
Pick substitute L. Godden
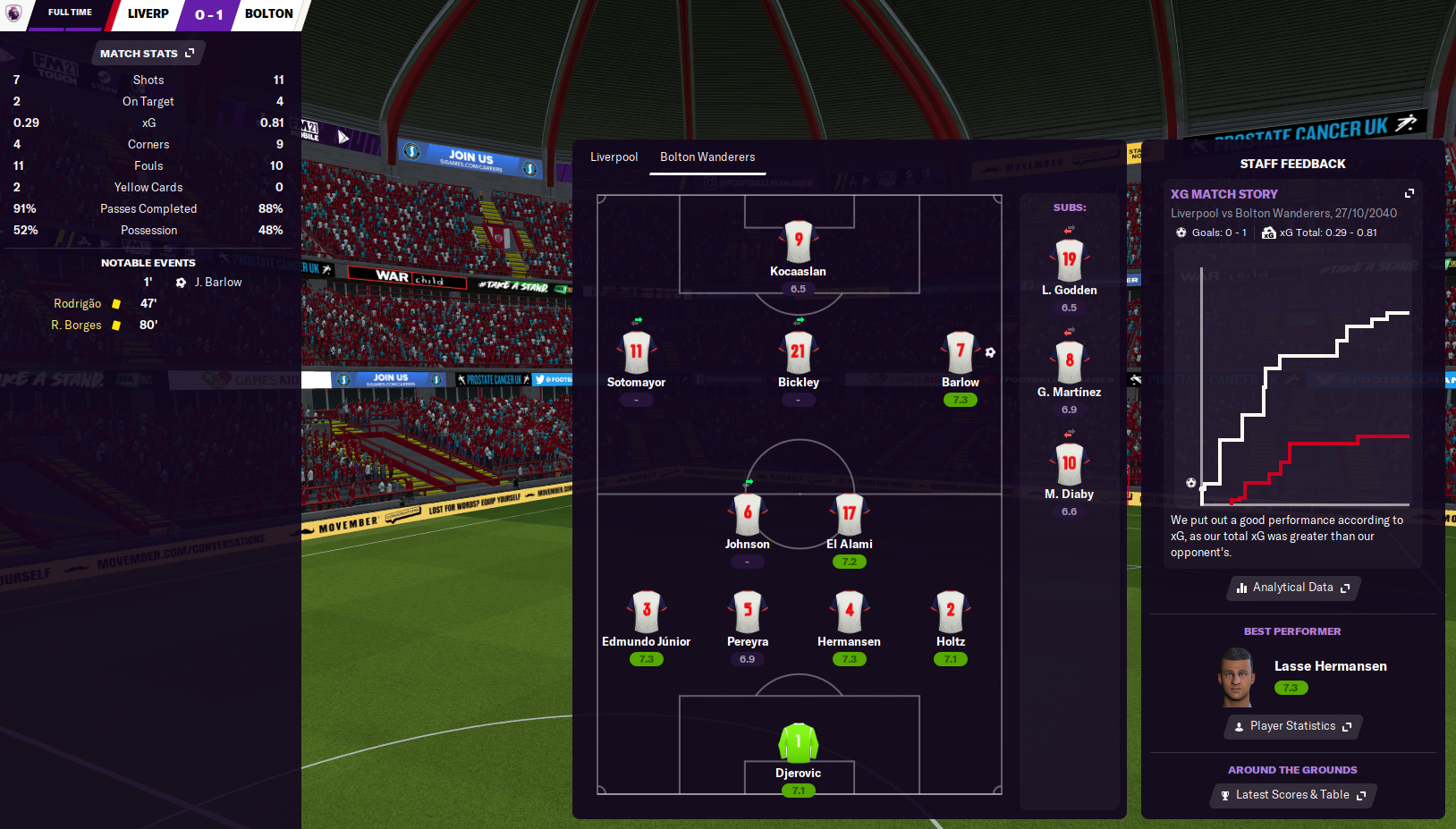pyautogui.click(x=1069, y=260)
